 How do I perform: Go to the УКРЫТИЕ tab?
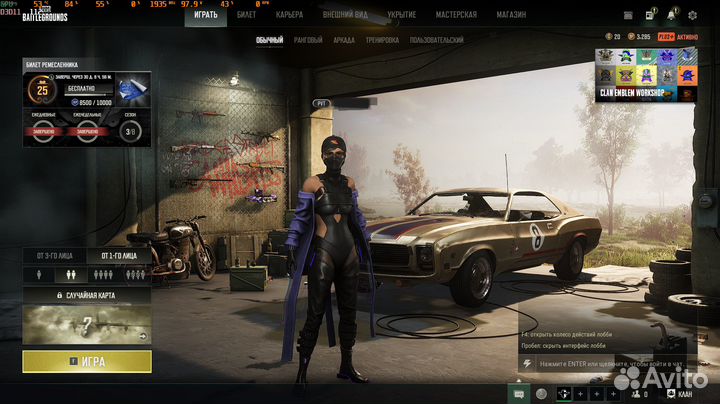point(401,15)
